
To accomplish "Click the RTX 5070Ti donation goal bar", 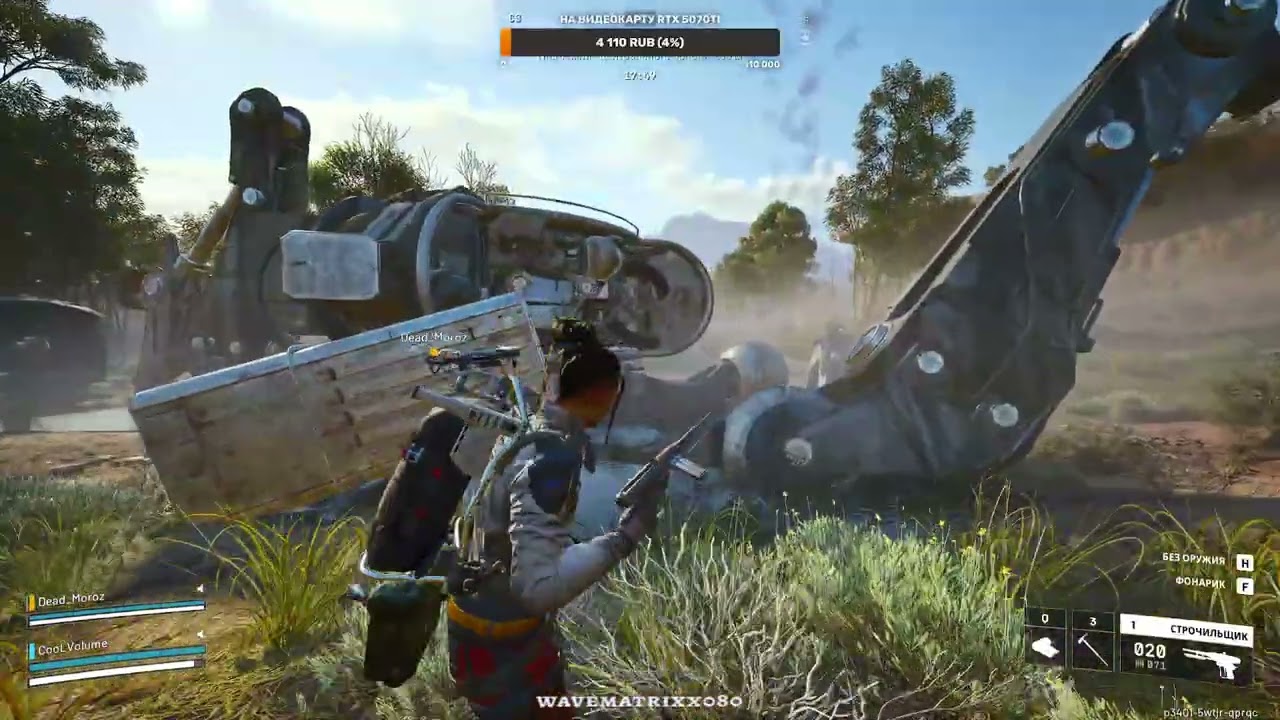I will pos(640,42).
